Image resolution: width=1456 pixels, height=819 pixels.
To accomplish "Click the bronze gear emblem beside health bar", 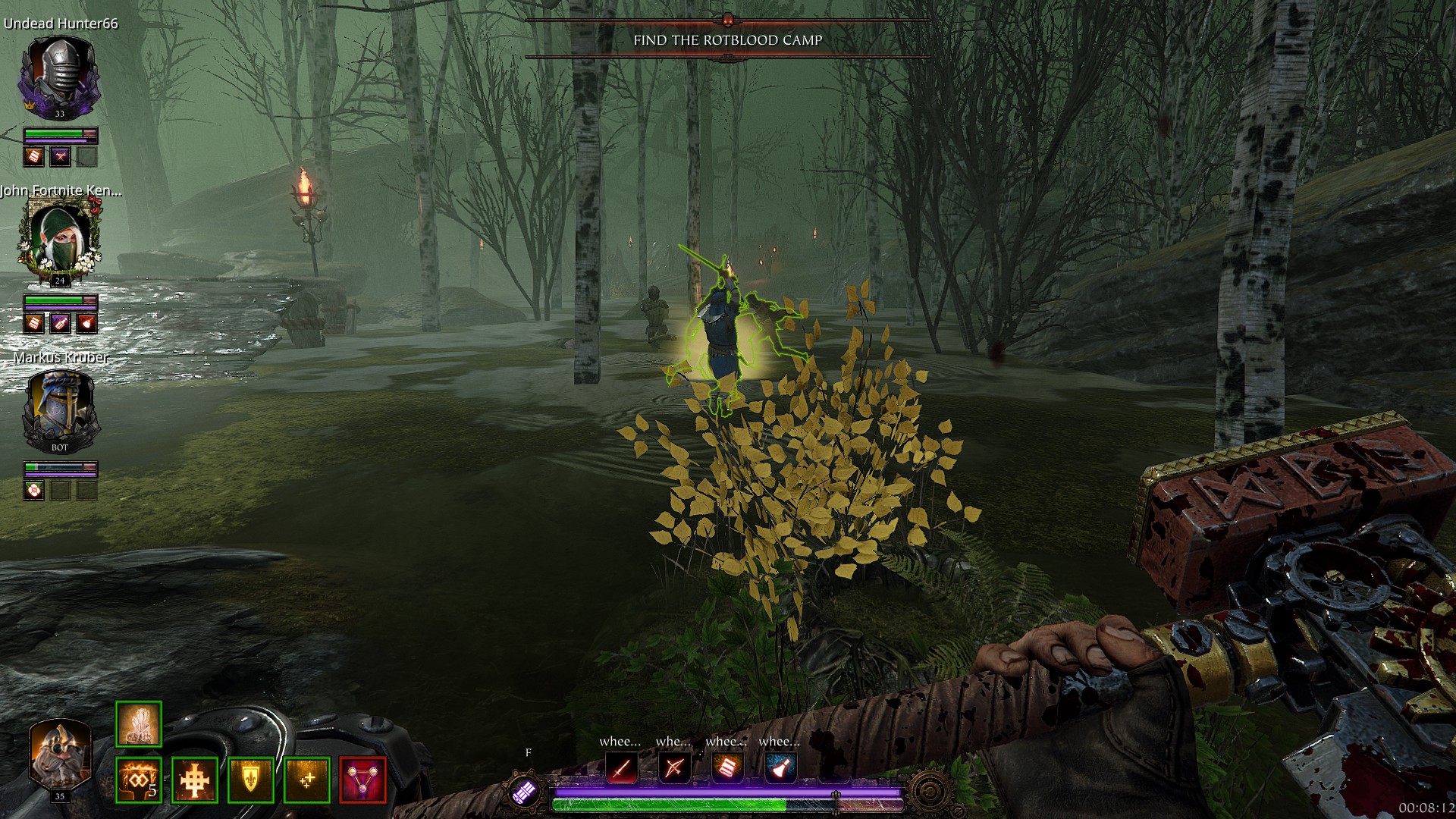I will (930, 792).
